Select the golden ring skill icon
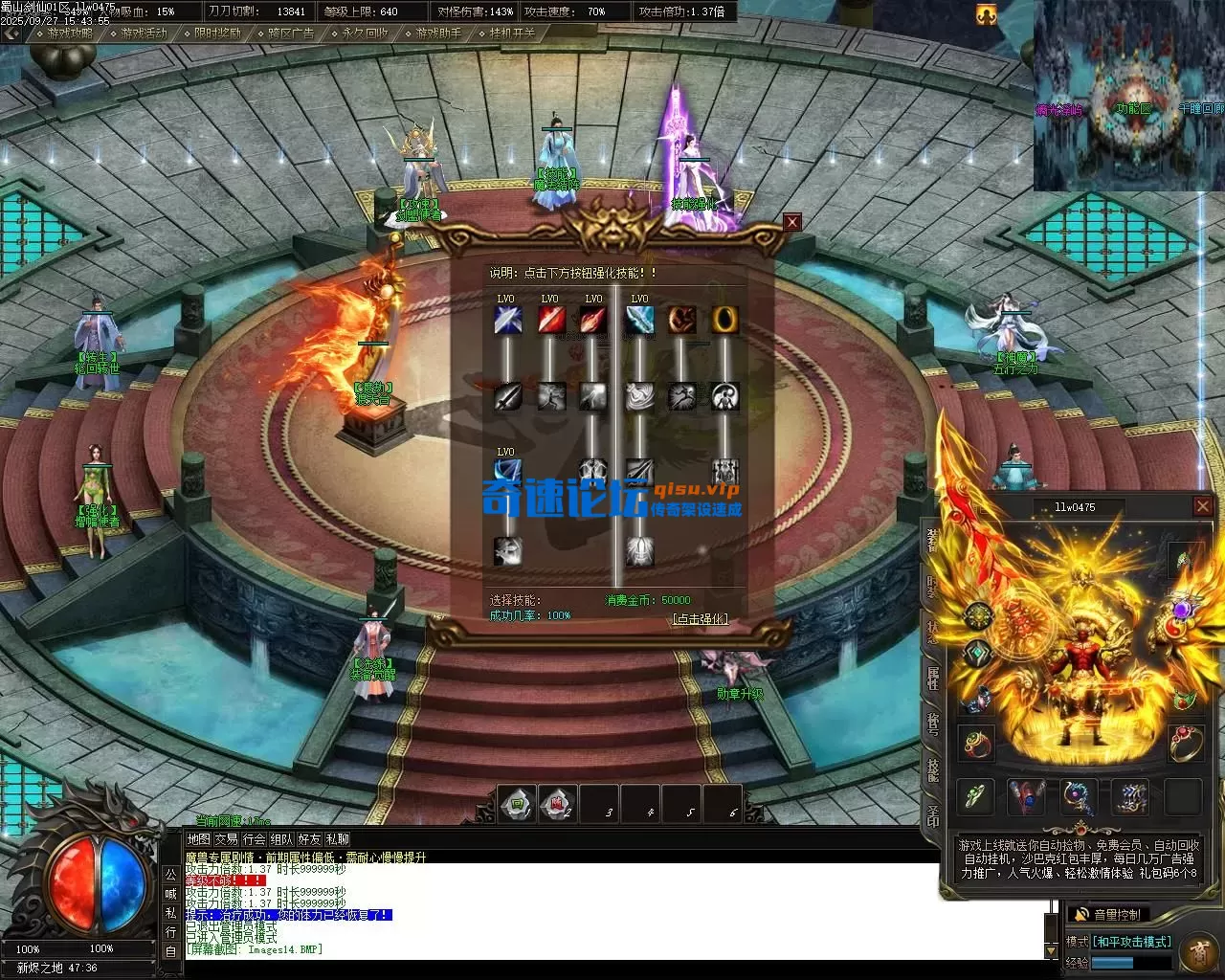Viewport: 1225px width, 980px height. pyautogui.click(x=724, y=320)
